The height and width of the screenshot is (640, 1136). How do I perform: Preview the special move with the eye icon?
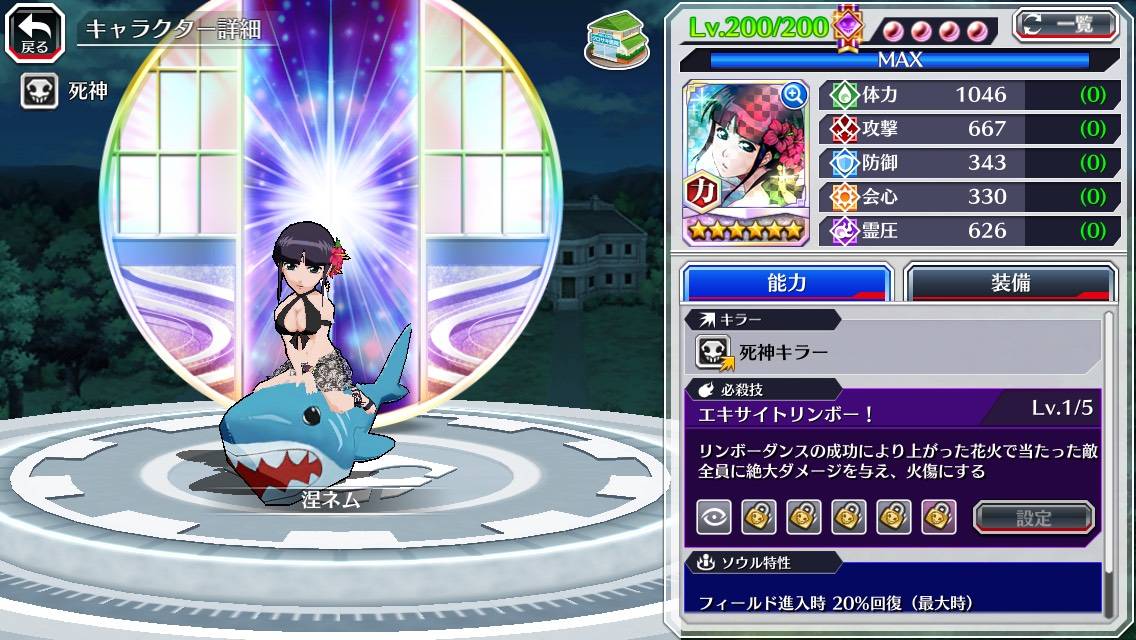pyautogui.click(x=713, y=517)
